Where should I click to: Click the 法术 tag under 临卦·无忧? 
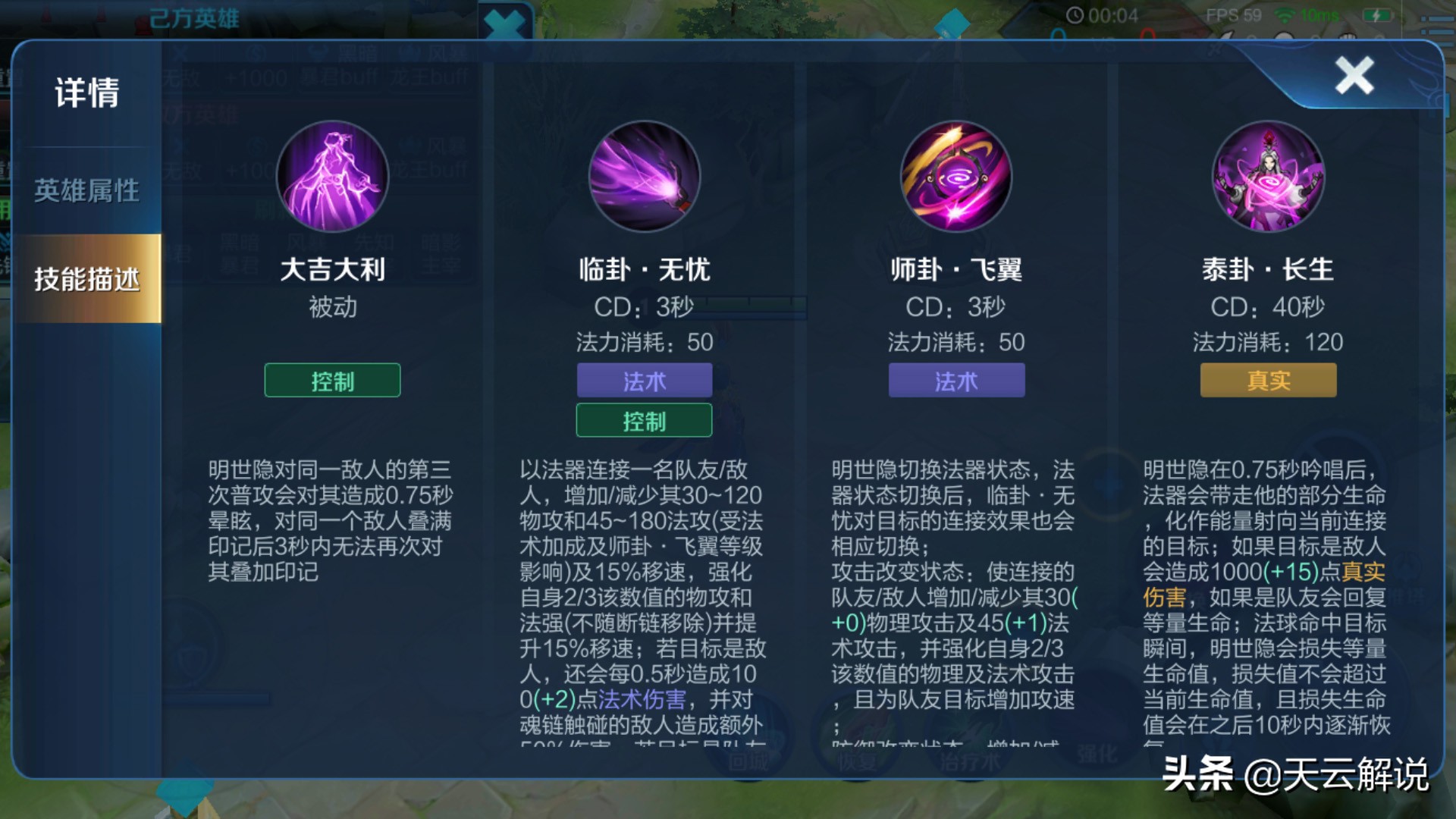pyautogui.click(x=644, y=381)
